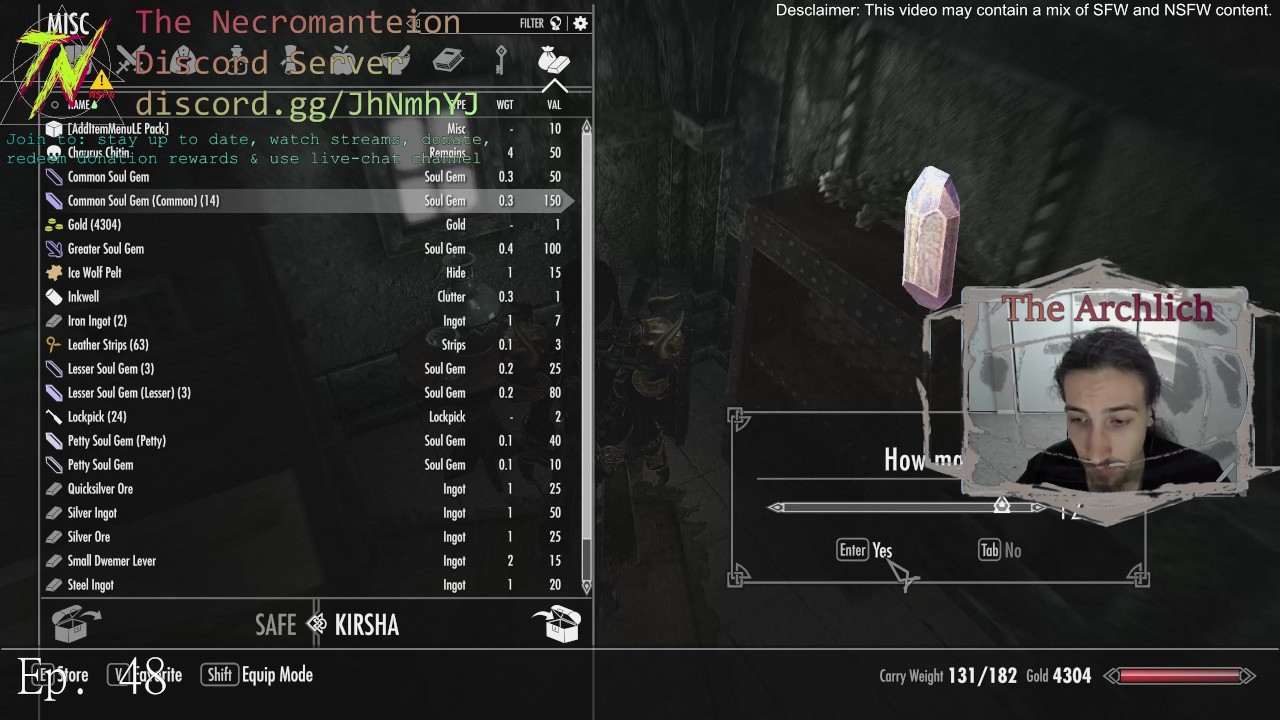Select the Greater Soul Gem row

[x=106, y=249]
